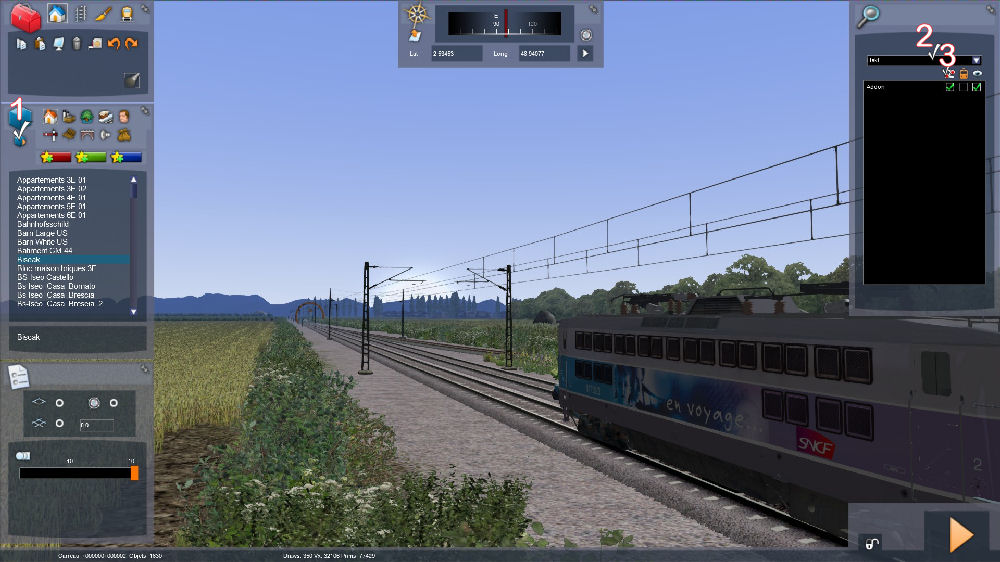Image resolution: width=1000 pixels, height=562 pixels.
Task: Start the scenario with the orange play button
Action: pos(960,535)
